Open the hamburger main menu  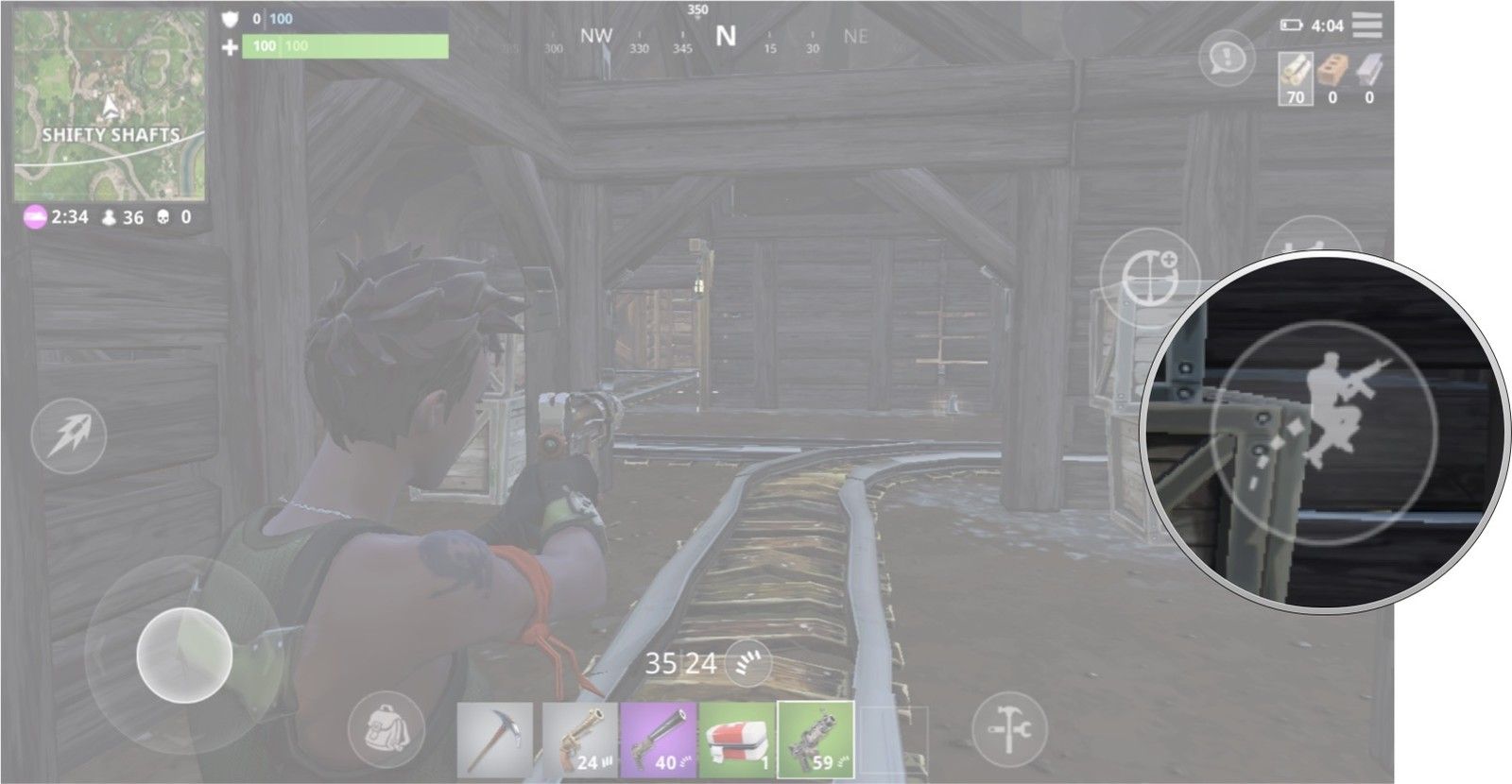click(x=1366, y=26)
